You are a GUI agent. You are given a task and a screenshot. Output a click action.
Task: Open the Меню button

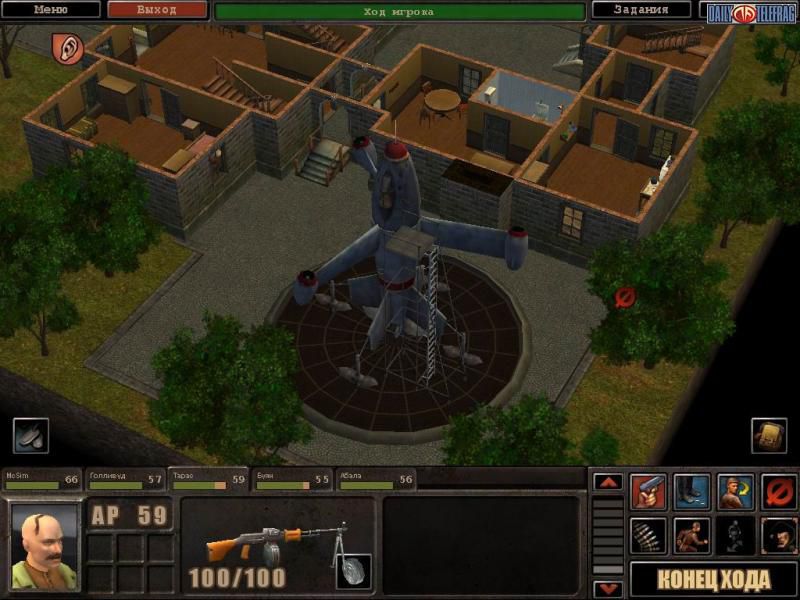[x=51, y=10]
